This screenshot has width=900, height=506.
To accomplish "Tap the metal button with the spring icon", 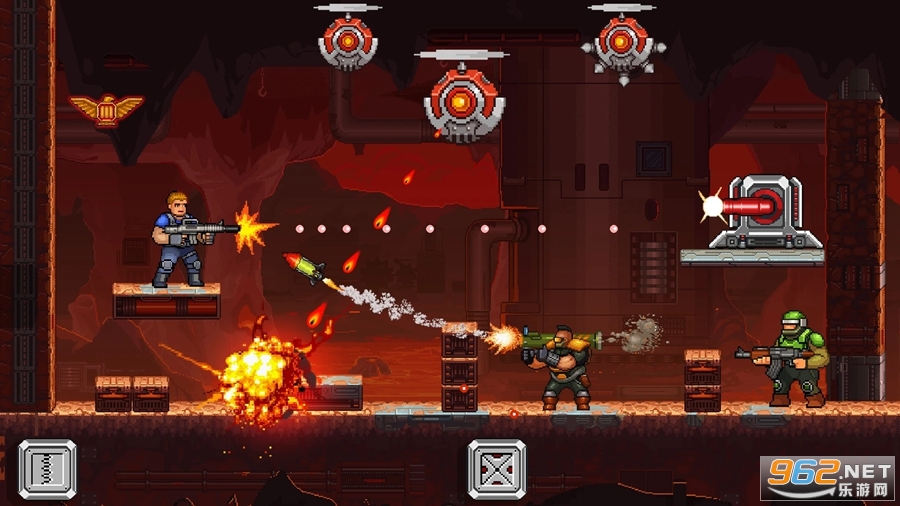I will (48, 469).
